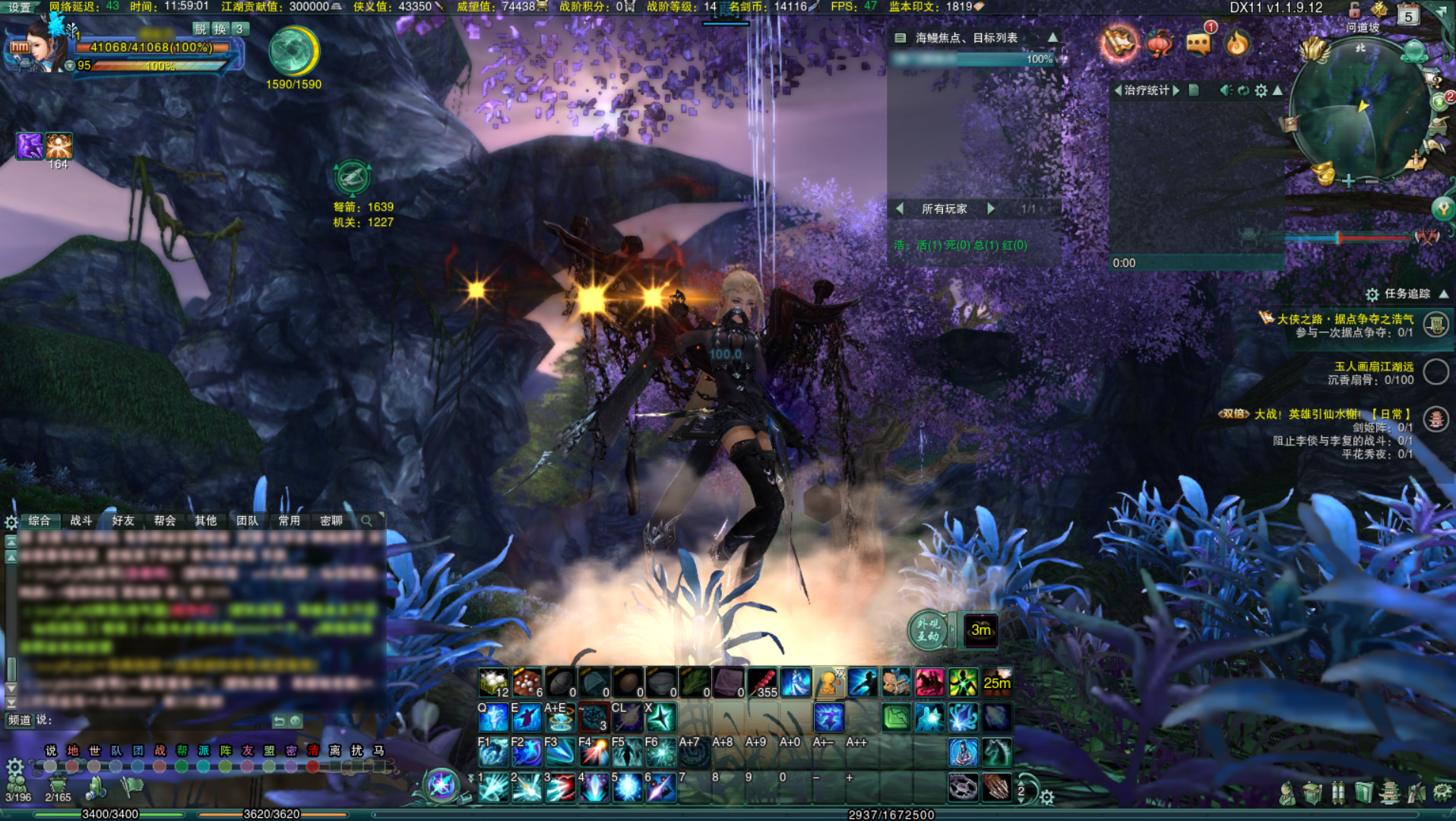
Task: Open settings gear of 治疗统计 panel
Action: (x=1261, y=90)
